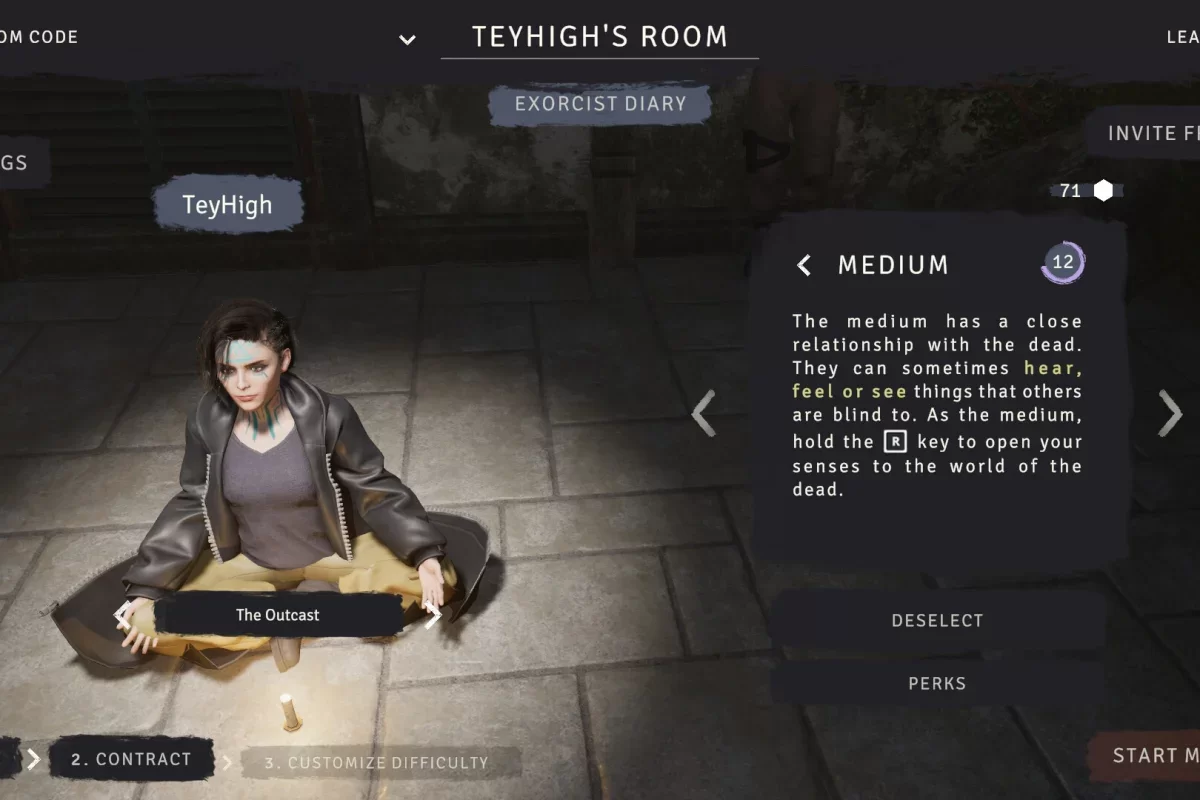1200x800 pixels.
Task: Open the Medium Perks menu
Action: 937,684
